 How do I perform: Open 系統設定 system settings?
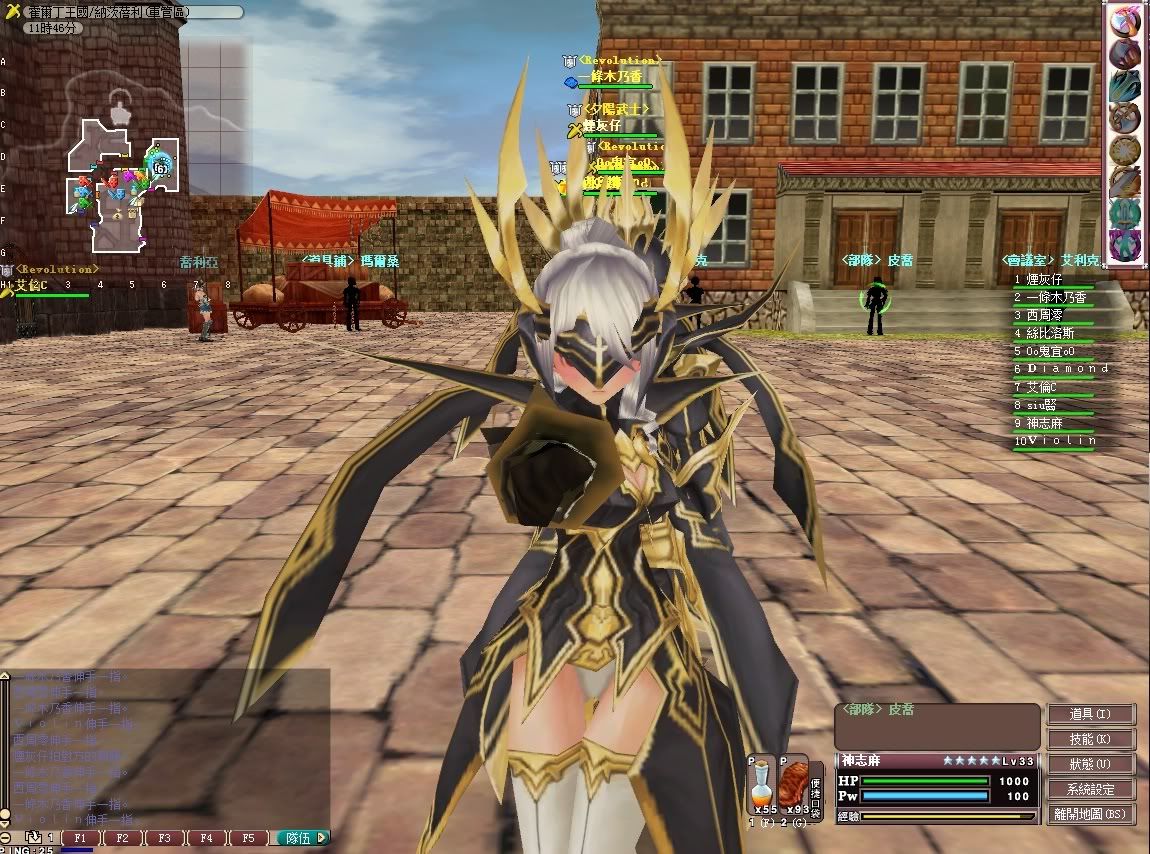pos(1091,789)
